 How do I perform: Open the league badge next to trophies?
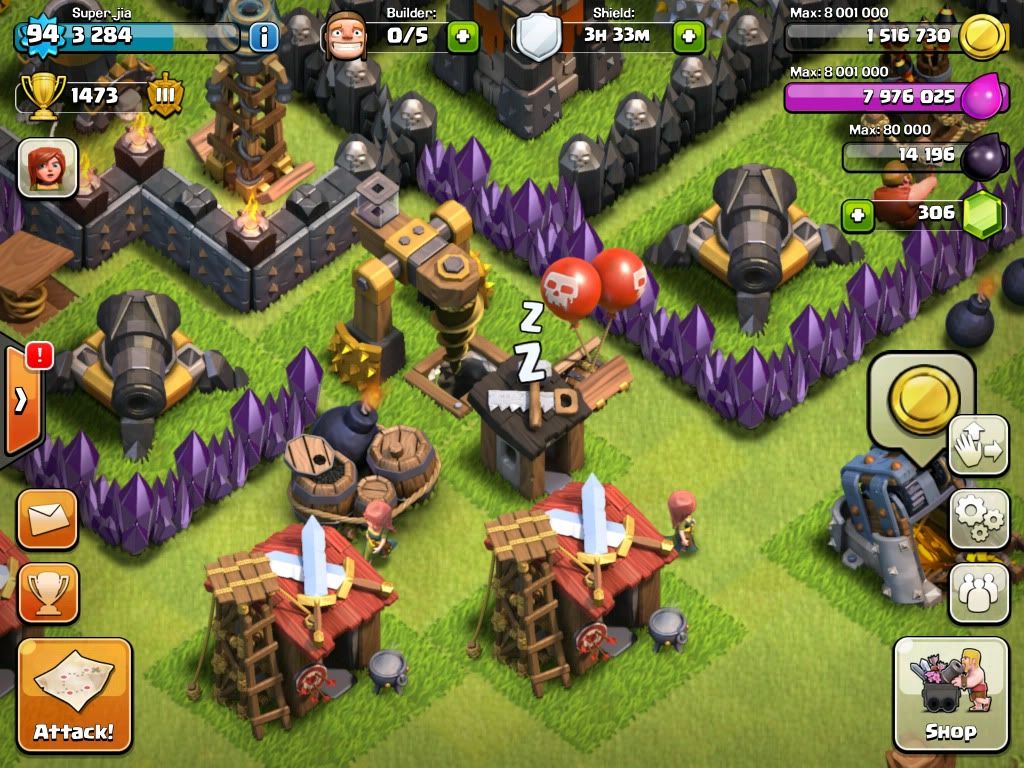pos(165,96)
